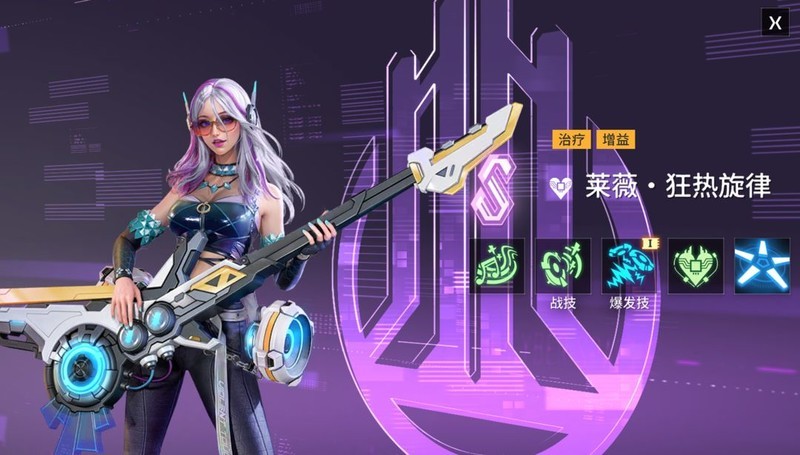Click the heart class icon beside the name
800x455 pixels.
561,187
